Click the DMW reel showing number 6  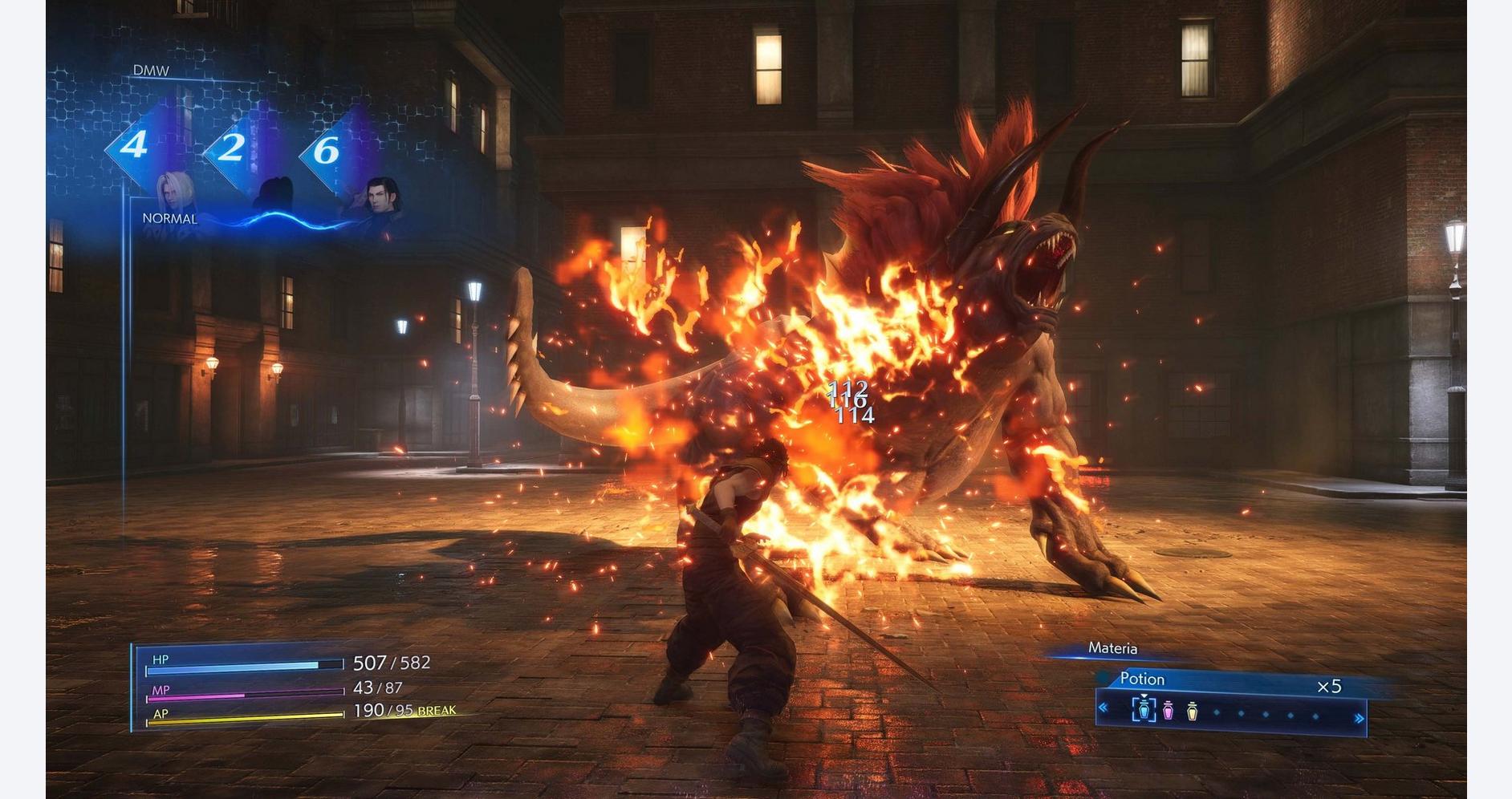pos(327,150)
